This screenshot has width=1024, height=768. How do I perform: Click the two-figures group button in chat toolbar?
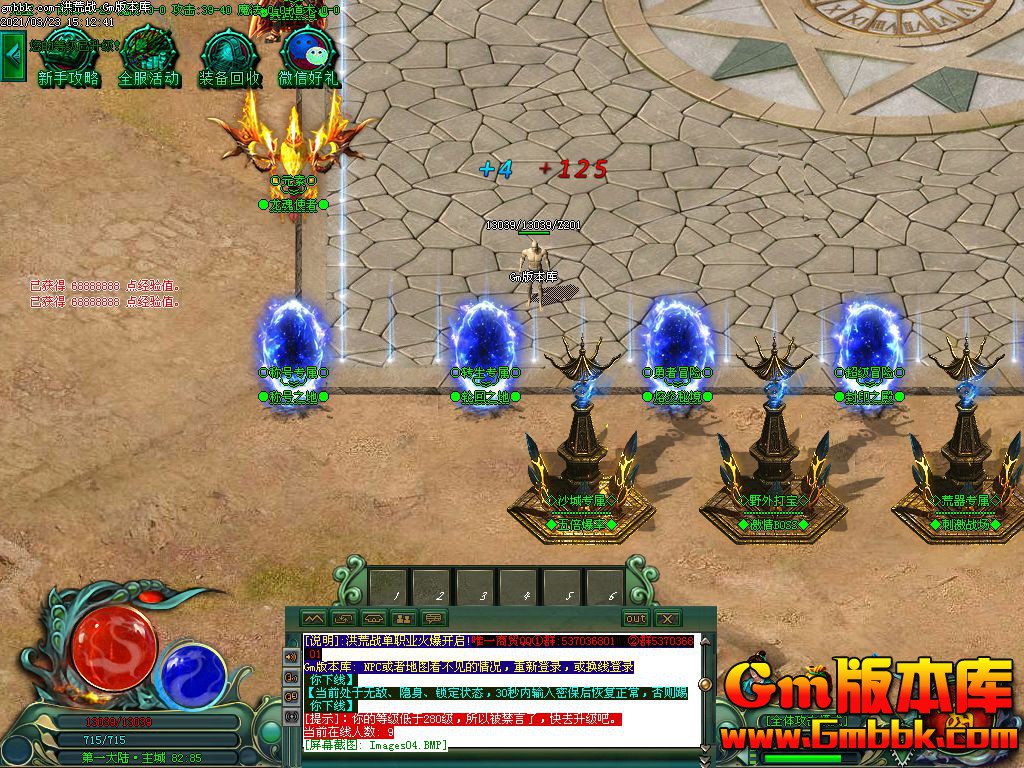click(403, 619)
